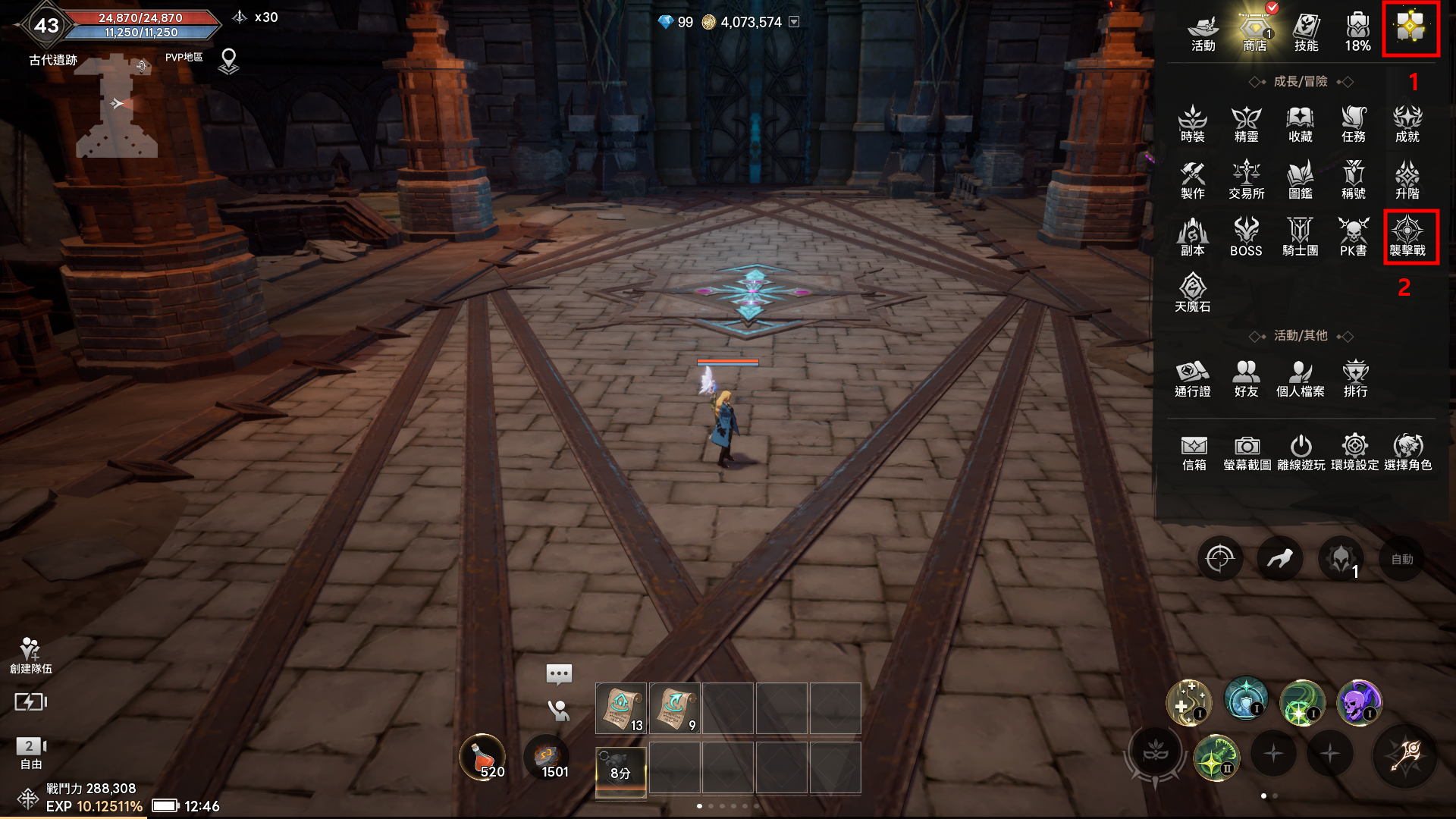Screen dimensions: 1456x819
Task: Open the 任務 quest menu
Action: pos(1354,124)
